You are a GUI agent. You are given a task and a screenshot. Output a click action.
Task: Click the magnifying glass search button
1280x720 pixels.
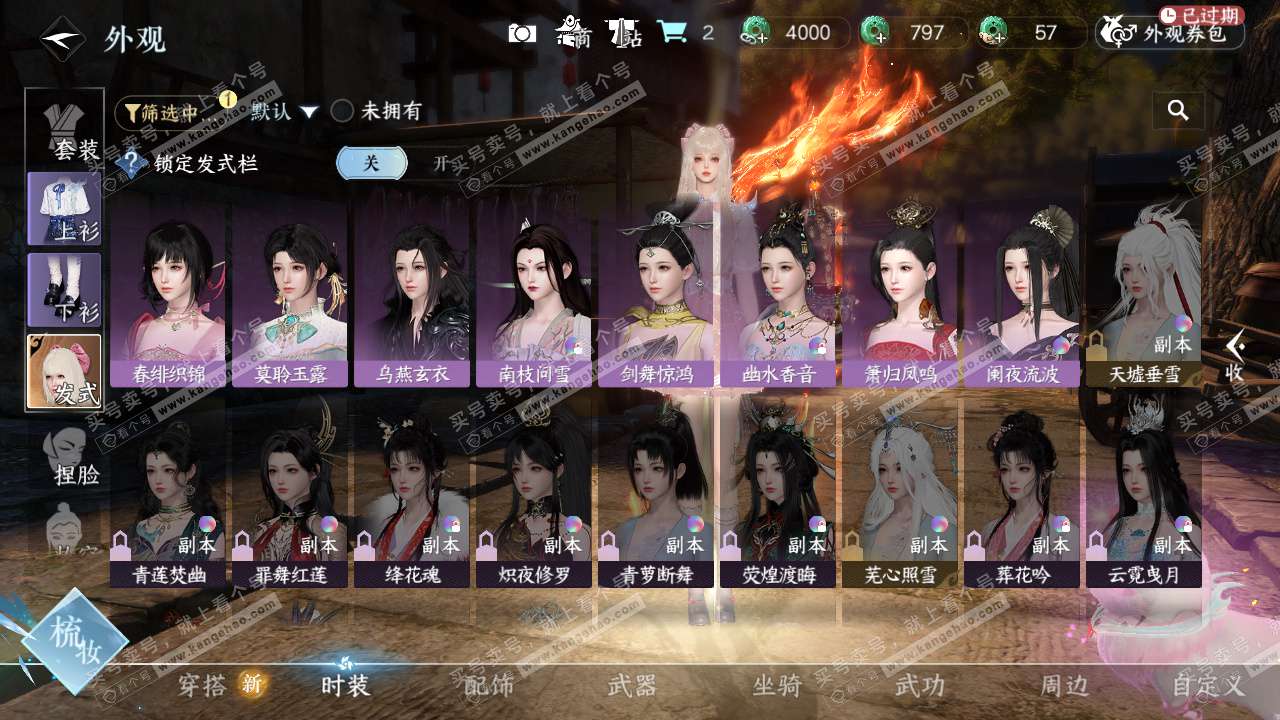pyautogui.click(x=1178, y=111)
